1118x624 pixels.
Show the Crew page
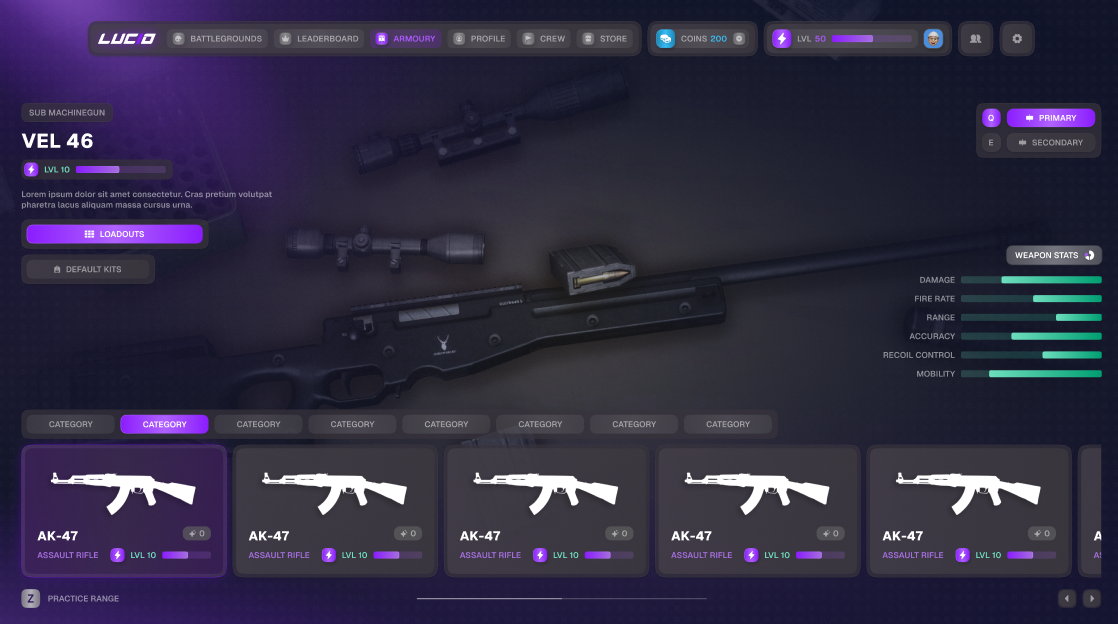coord(544,39)
